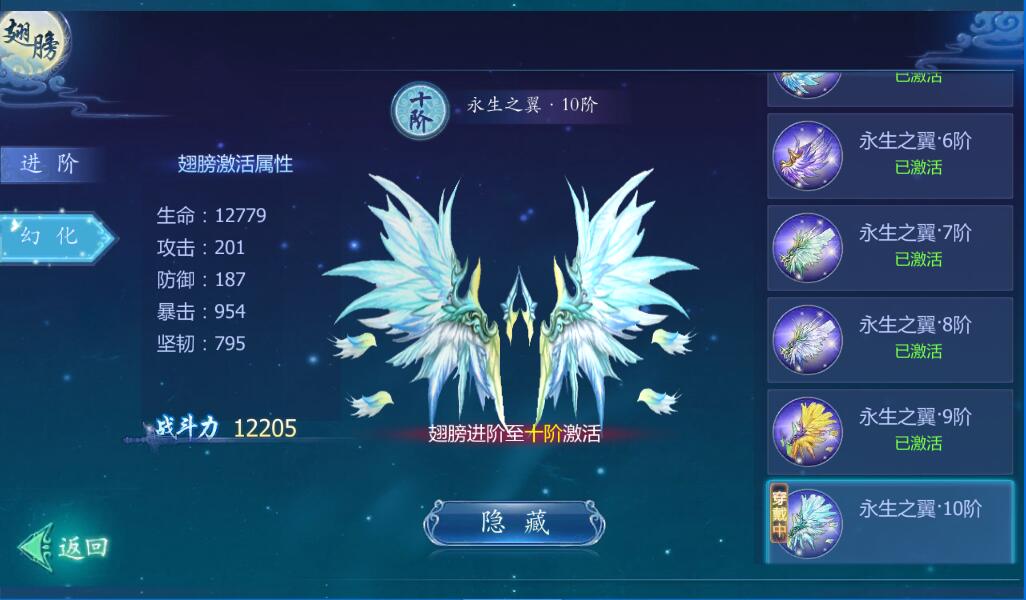1026x600 pixels.
Task: Click the 隐藏 button
Action: pos(514,523)
